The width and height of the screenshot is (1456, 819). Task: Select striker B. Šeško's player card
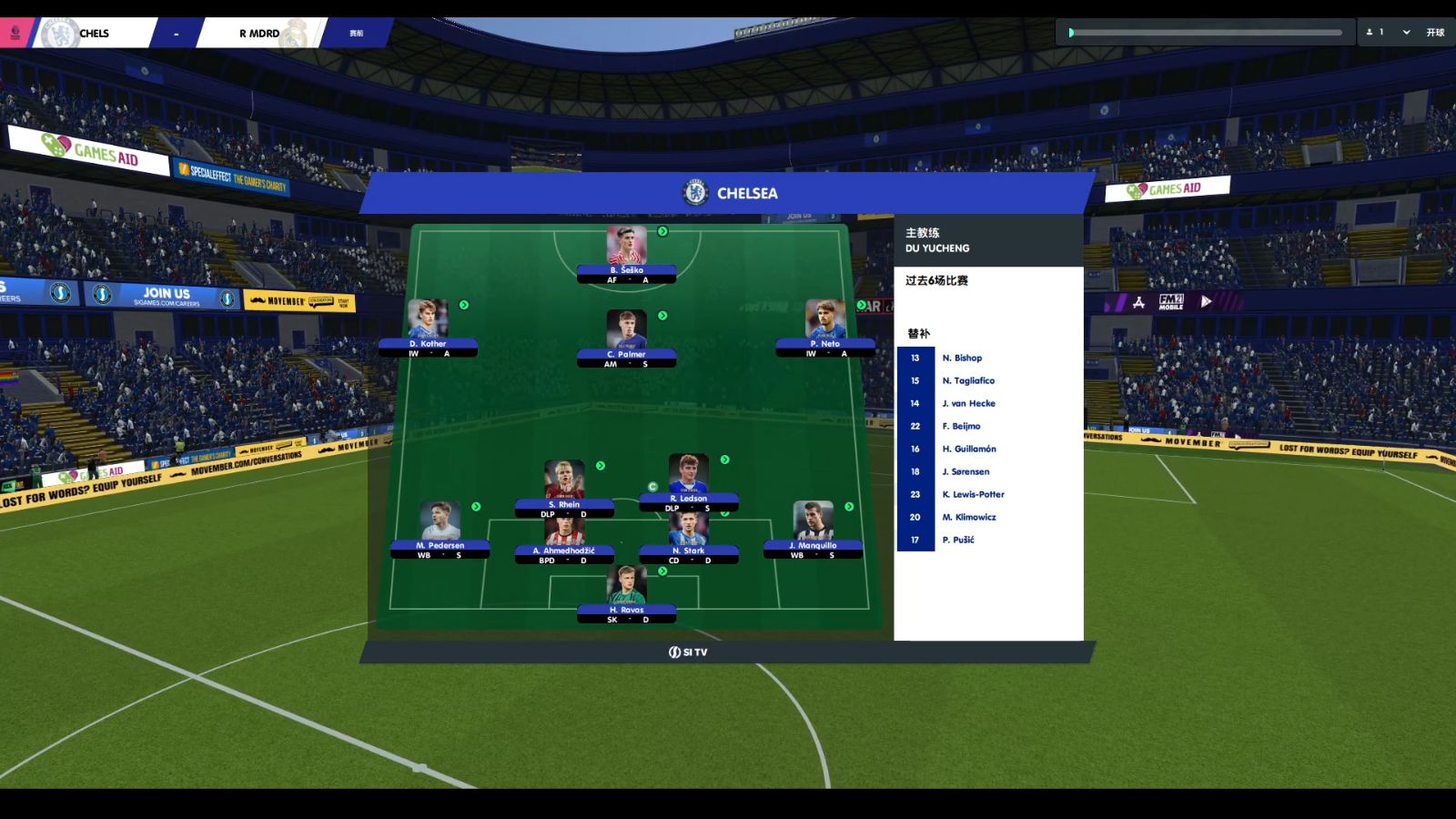coord(626,255)
